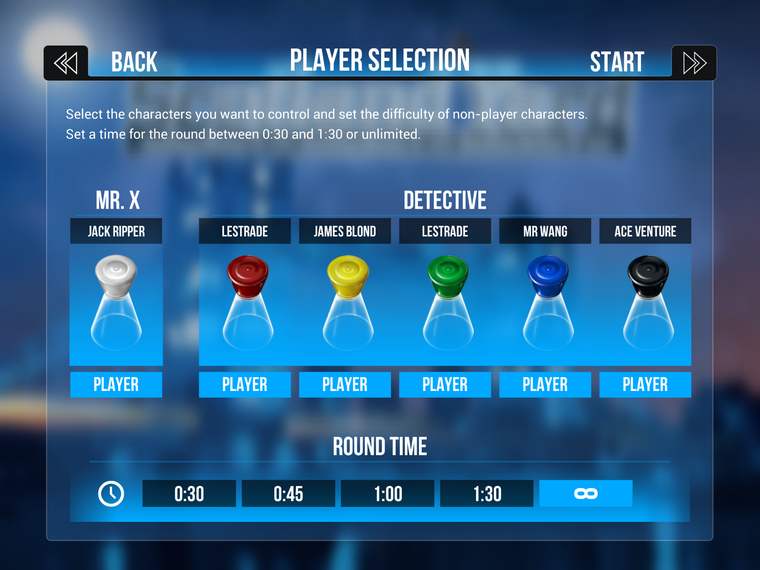Choose the unlimited infinity round time

tap(585, 493)
